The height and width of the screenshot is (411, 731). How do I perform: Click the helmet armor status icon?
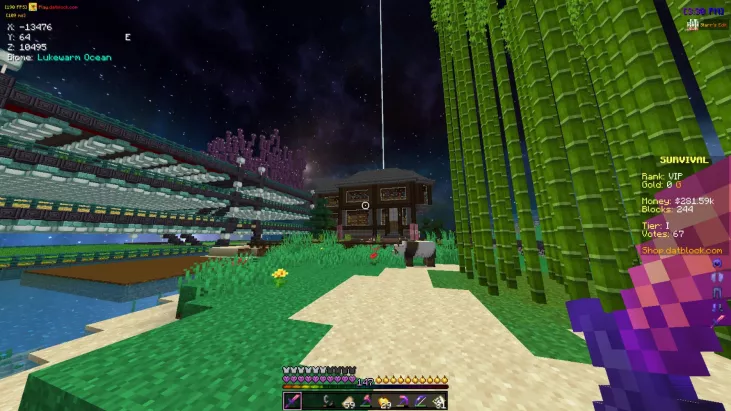point(716,262)
